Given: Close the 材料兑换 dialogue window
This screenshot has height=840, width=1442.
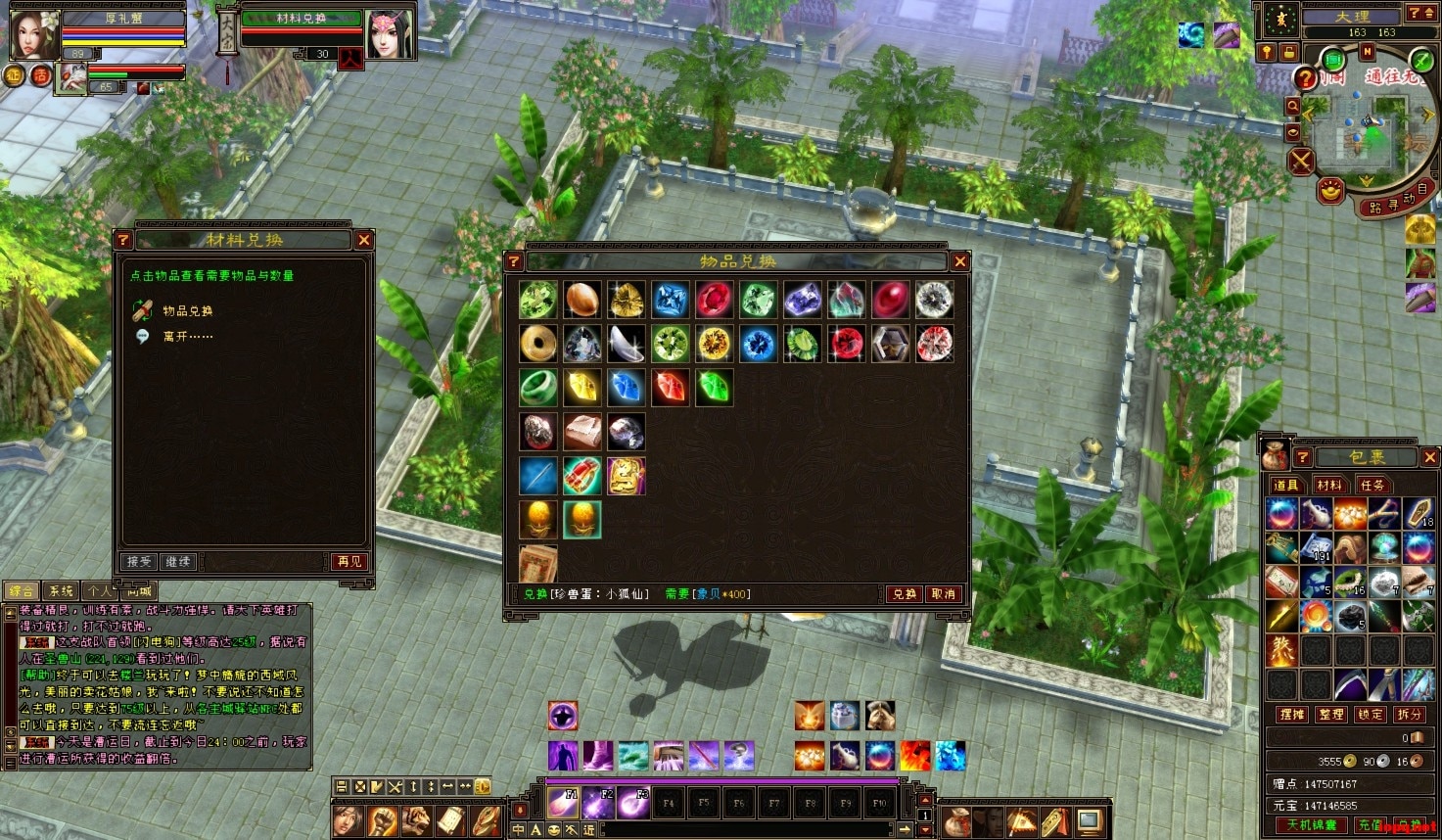Looking at the screenshot, I should (x=364, y=240).
